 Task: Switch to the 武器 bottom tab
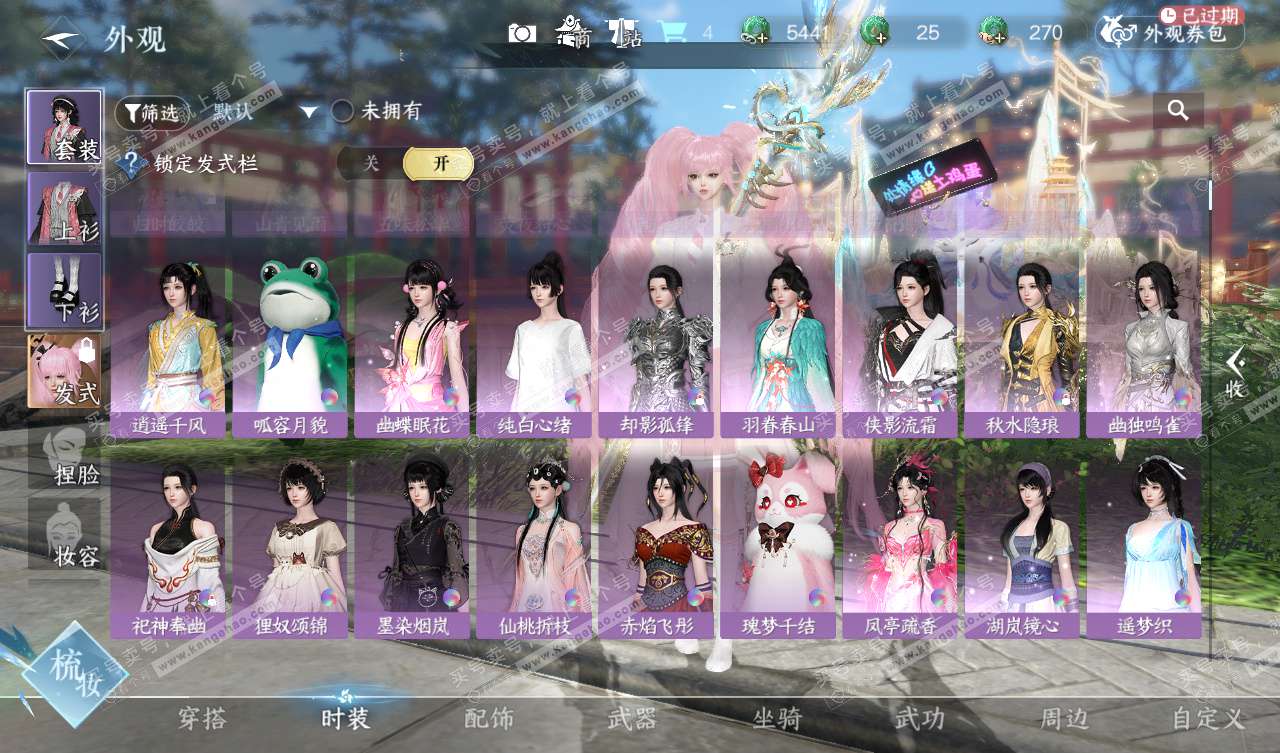[632, 717]
